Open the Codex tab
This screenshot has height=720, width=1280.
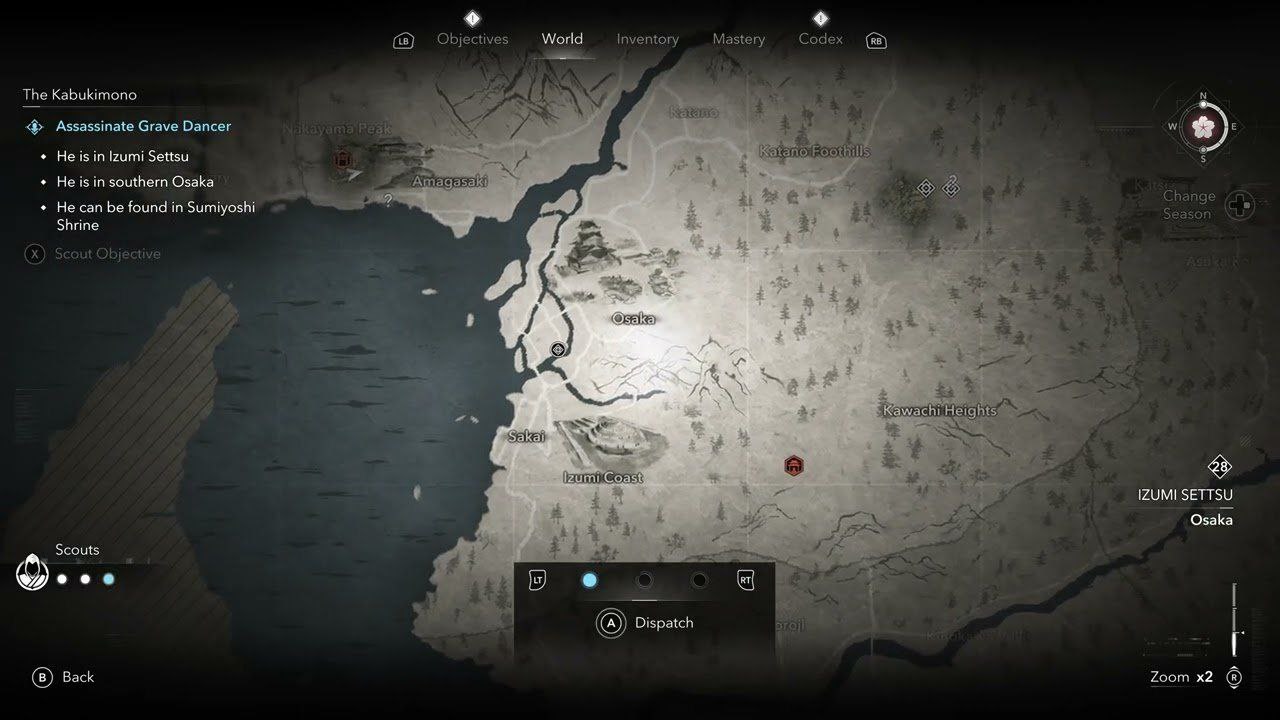(x=820, y=38)
